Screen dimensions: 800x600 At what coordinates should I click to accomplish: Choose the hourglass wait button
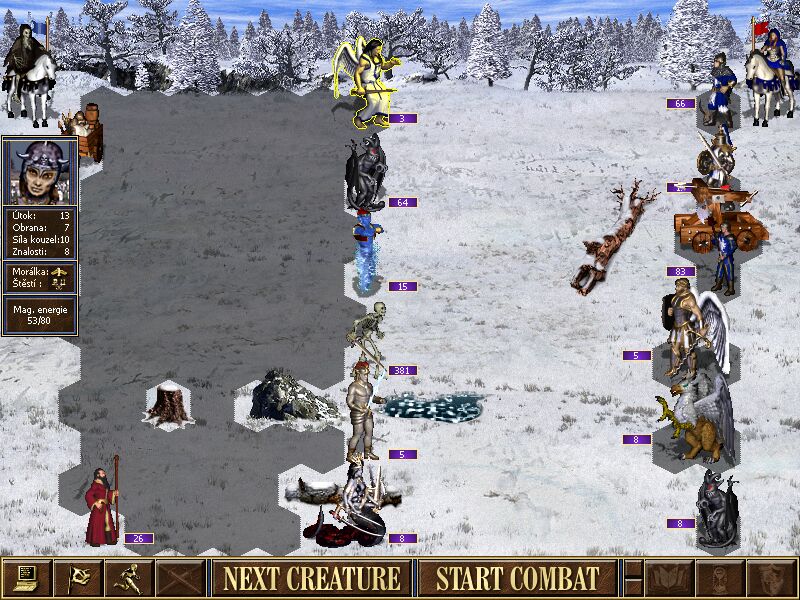(720, 578)
